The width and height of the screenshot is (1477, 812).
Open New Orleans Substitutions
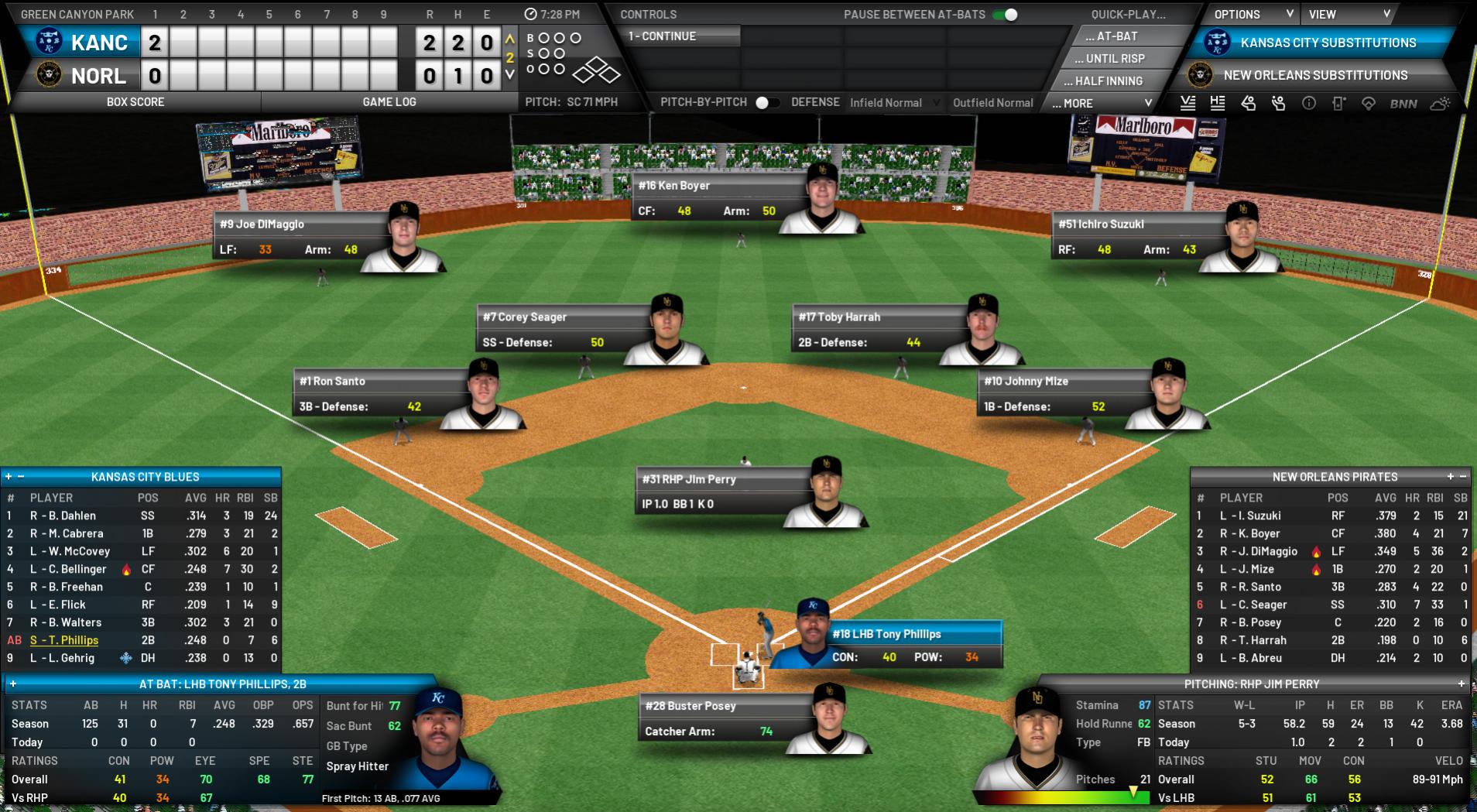click(x=1314, y=75)
